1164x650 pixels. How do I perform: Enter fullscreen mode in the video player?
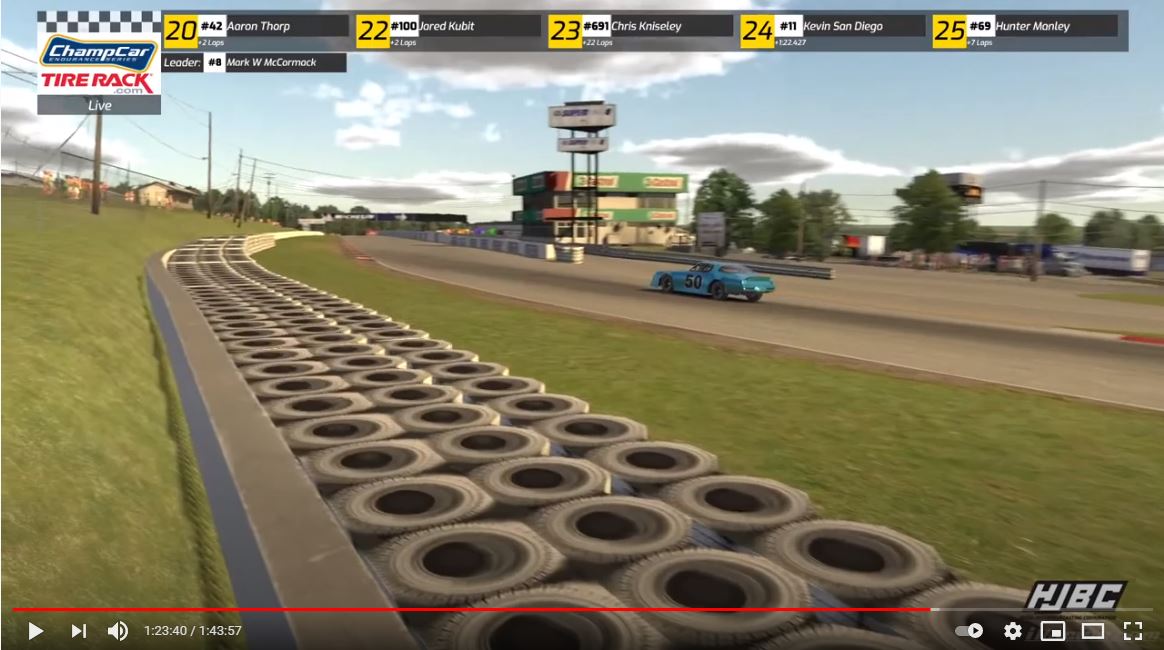[1132, 631]
